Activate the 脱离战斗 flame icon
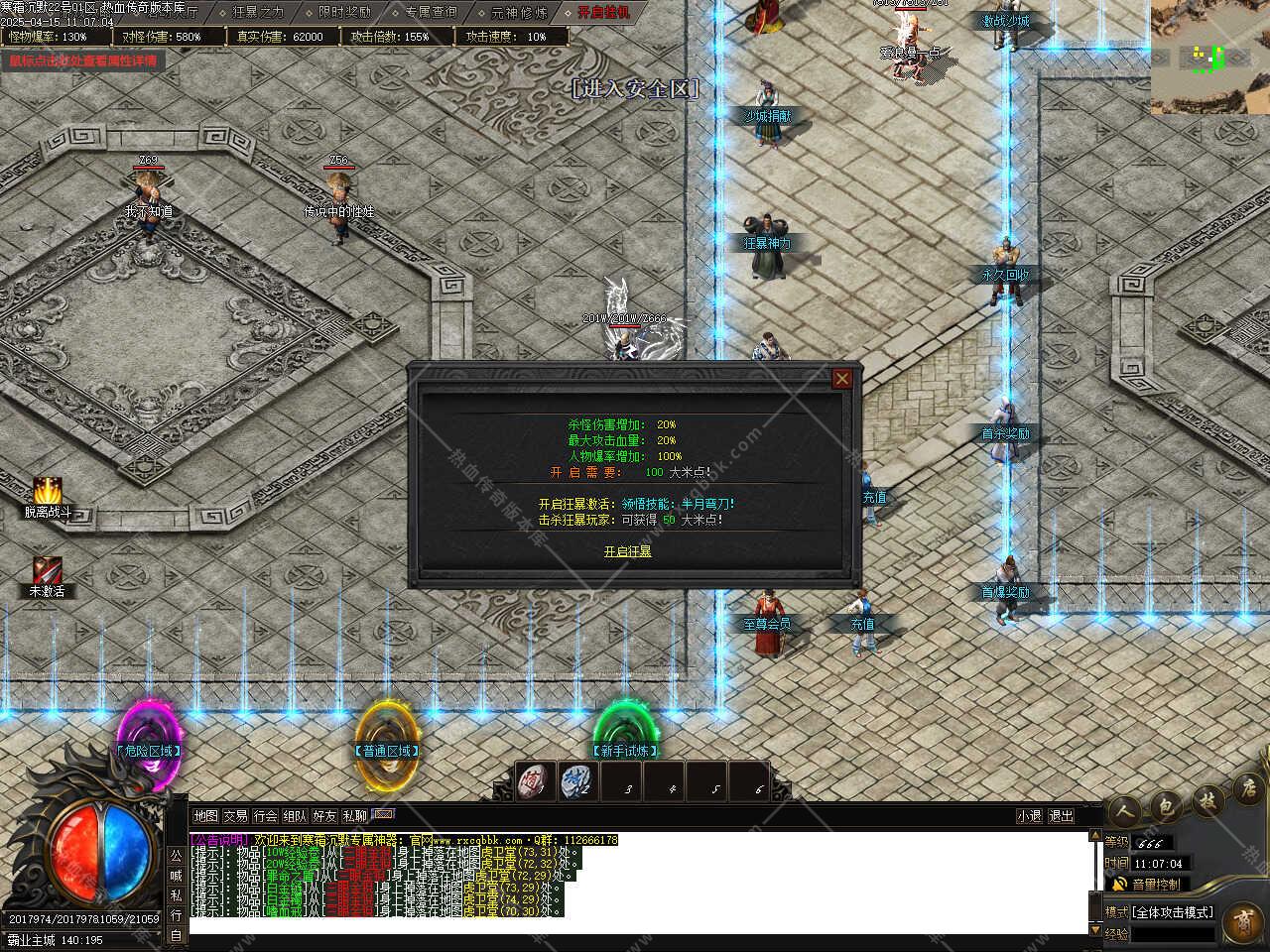This screenshot has width=1270, height=952. (48, 492)
